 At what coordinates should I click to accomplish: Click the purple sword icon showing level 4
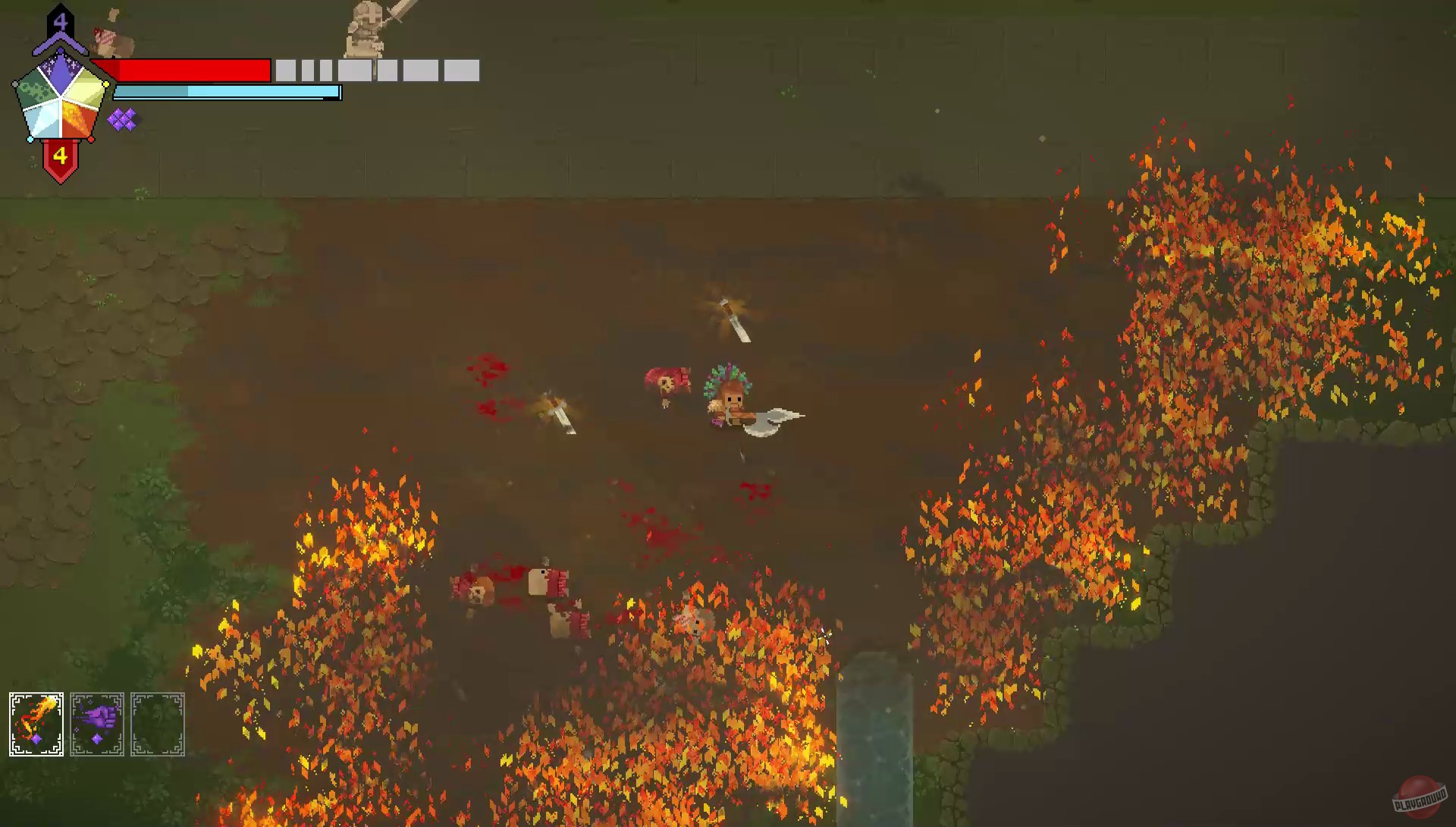point(61,19)
